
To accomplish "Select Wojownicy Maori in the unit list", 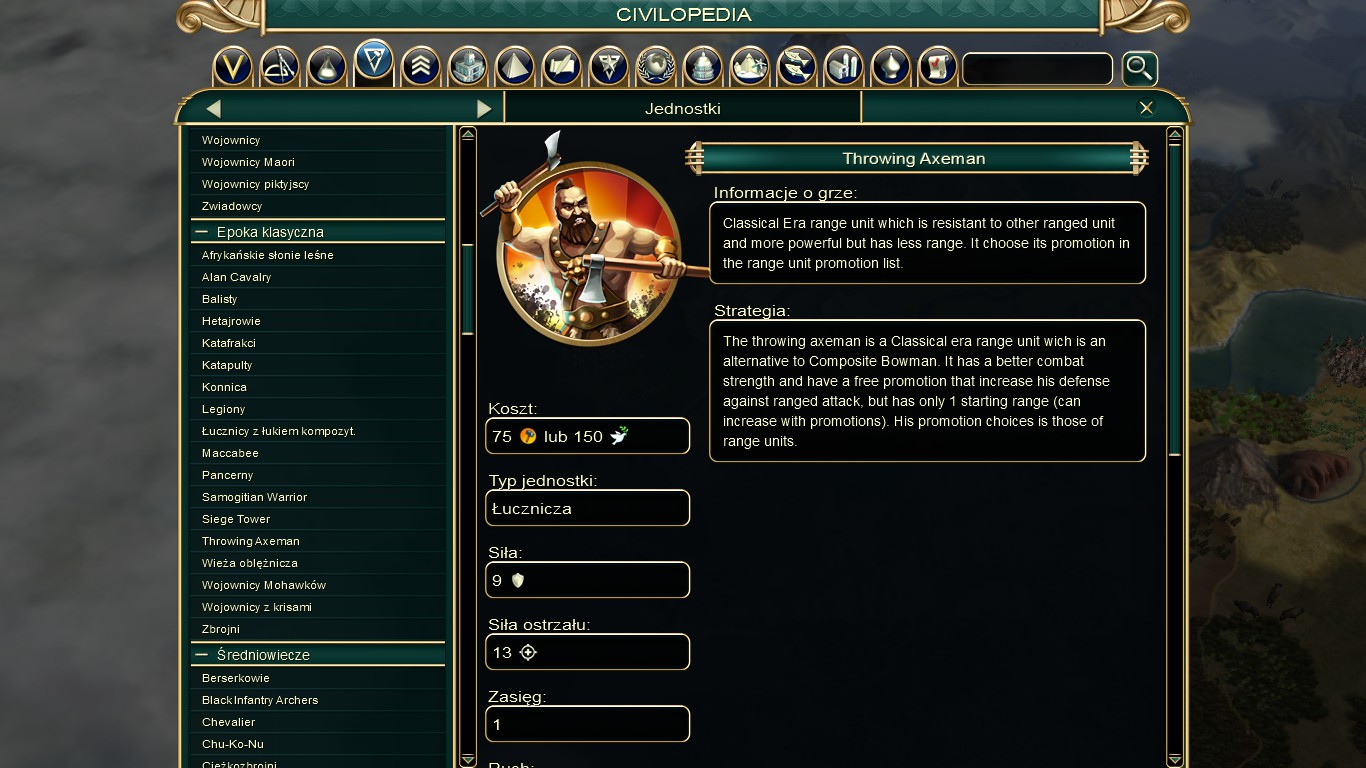I will (248, 162).
